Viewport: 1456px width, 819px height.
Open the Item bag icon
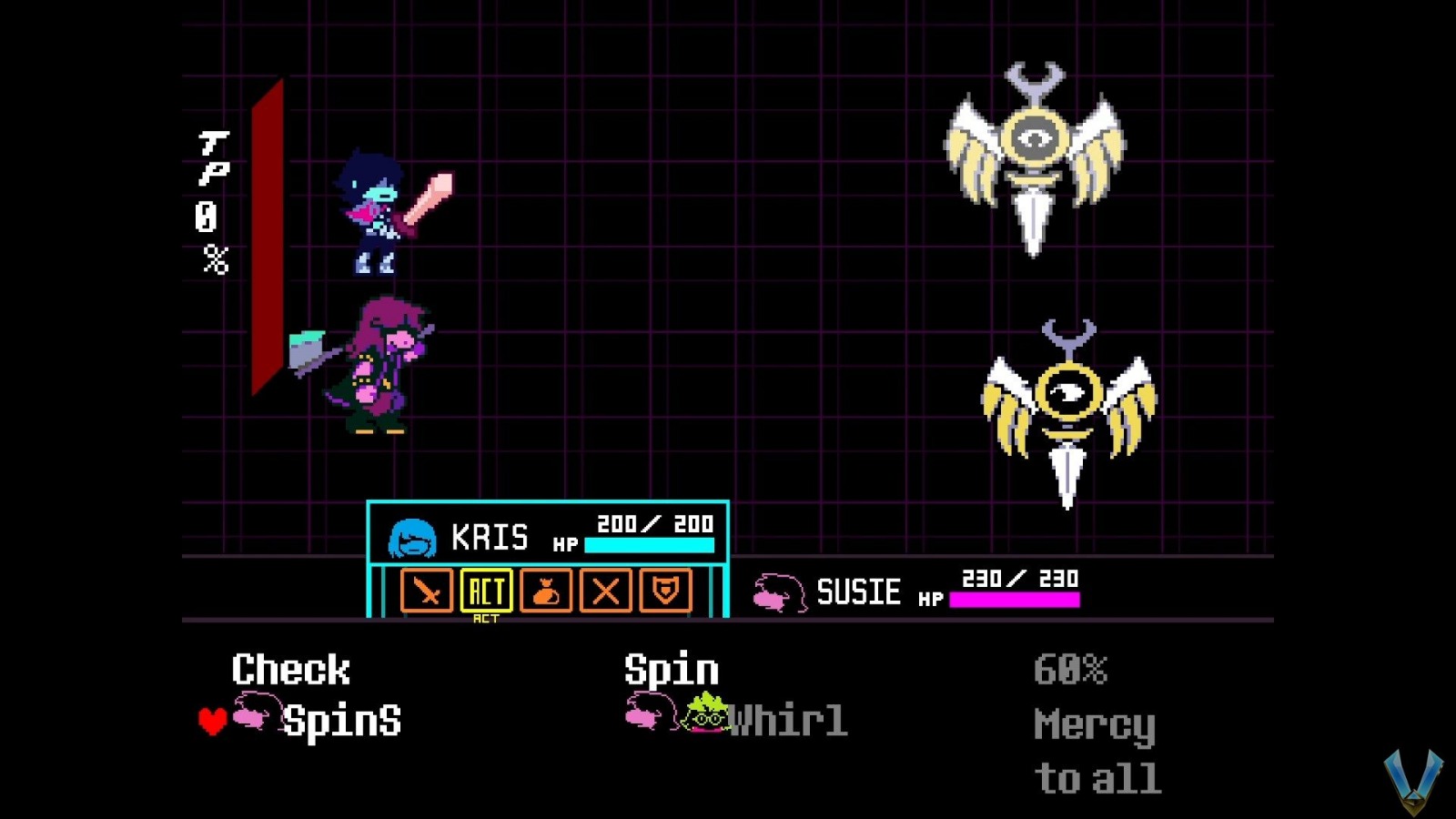pyautogui.click(x=547, y=592)
